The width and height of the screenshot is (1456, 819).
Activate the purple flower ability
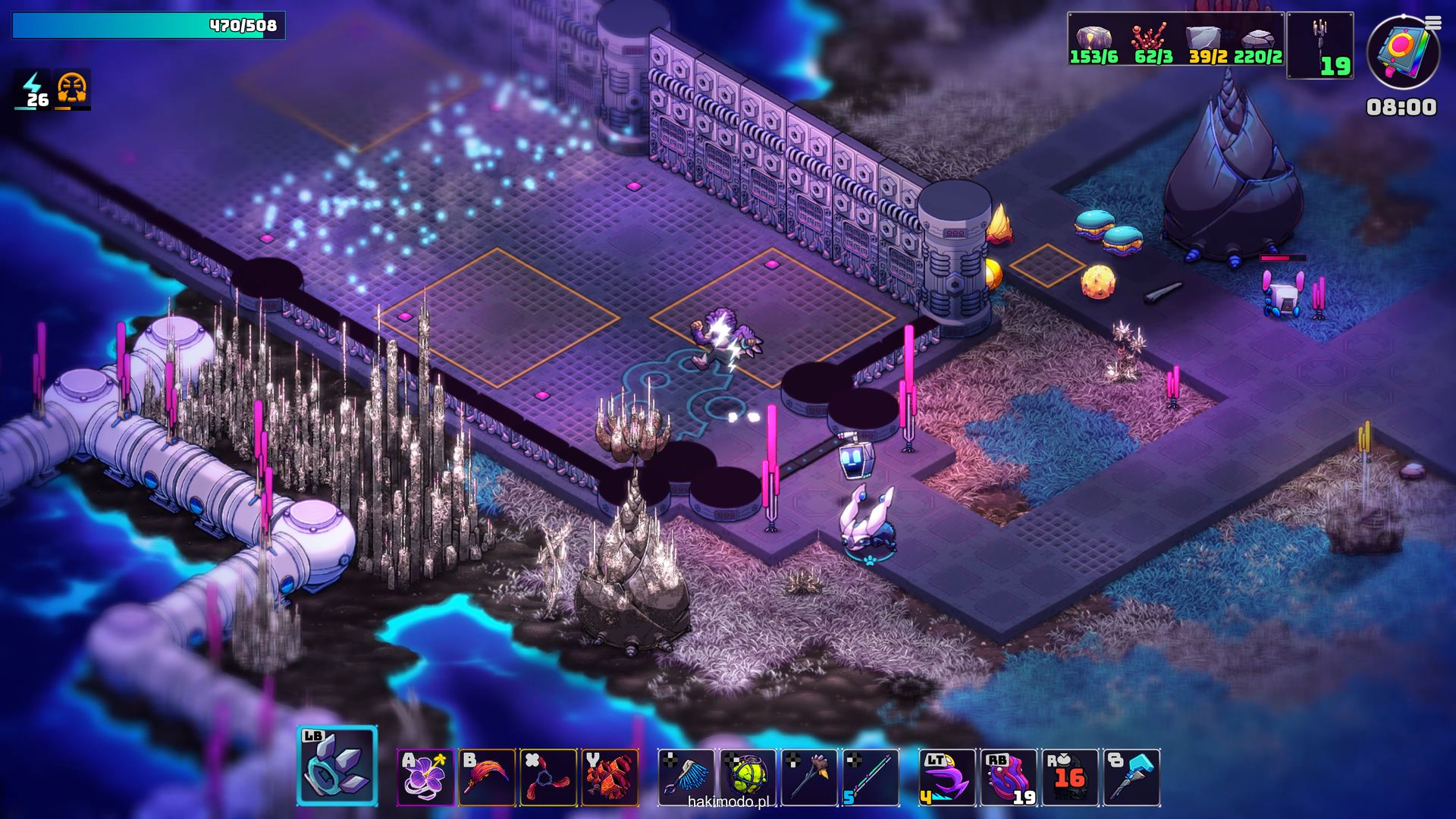tap(425, 777)
